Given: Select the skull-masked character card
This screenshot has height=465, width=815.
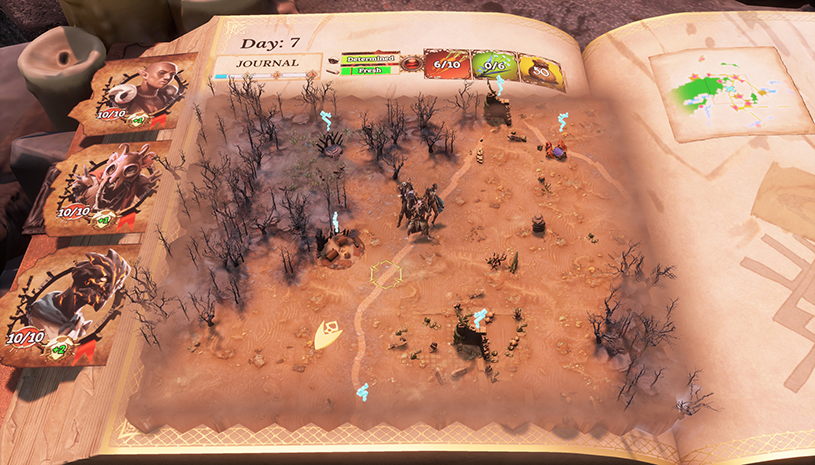Looking at the screenshot, I should (105, 187).
